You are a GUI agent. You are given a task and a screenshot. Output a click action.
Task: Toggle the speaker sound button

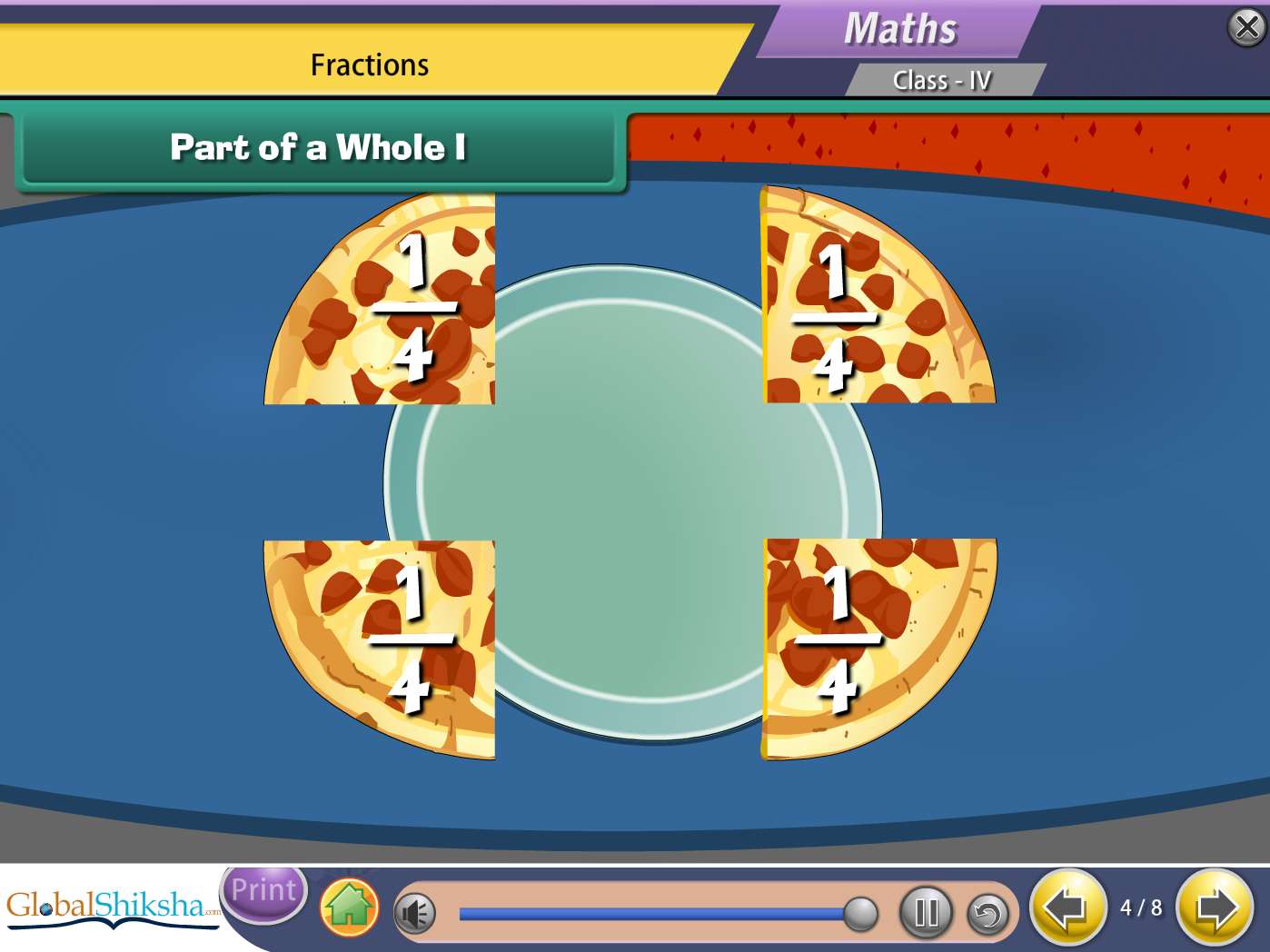point(415,914)
